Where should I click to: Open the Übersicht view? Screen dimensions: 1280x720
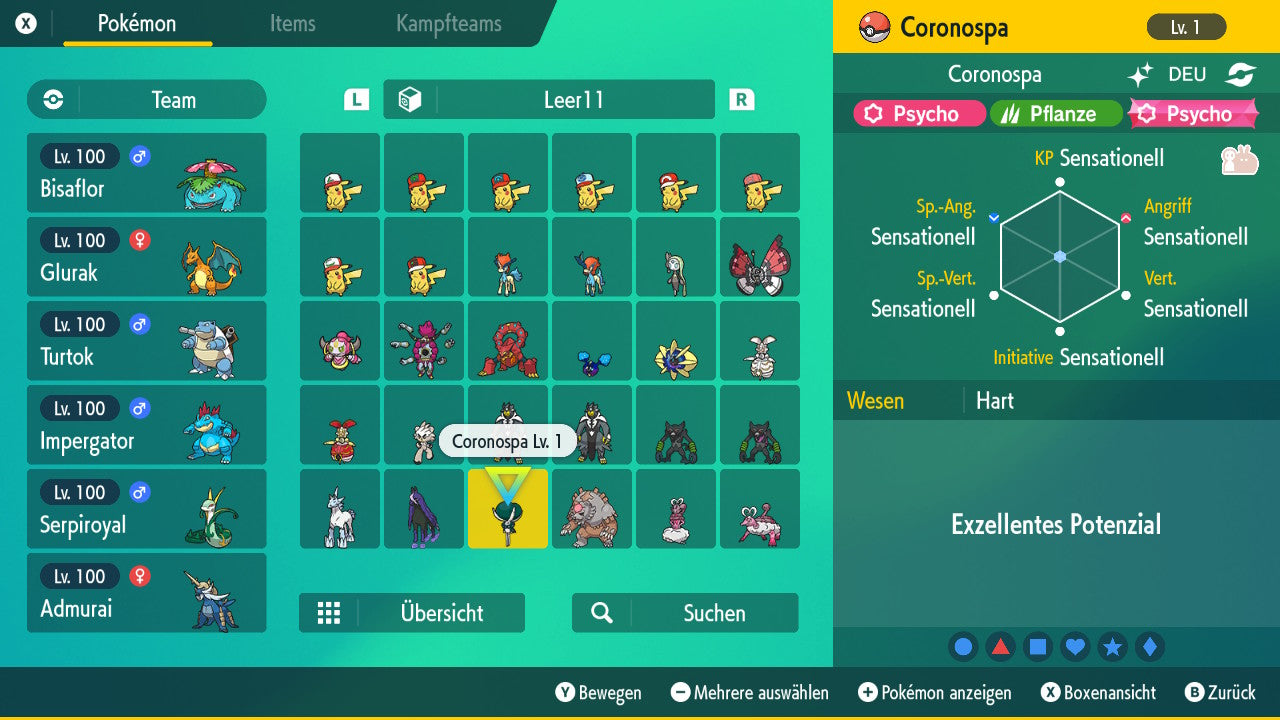412,612
